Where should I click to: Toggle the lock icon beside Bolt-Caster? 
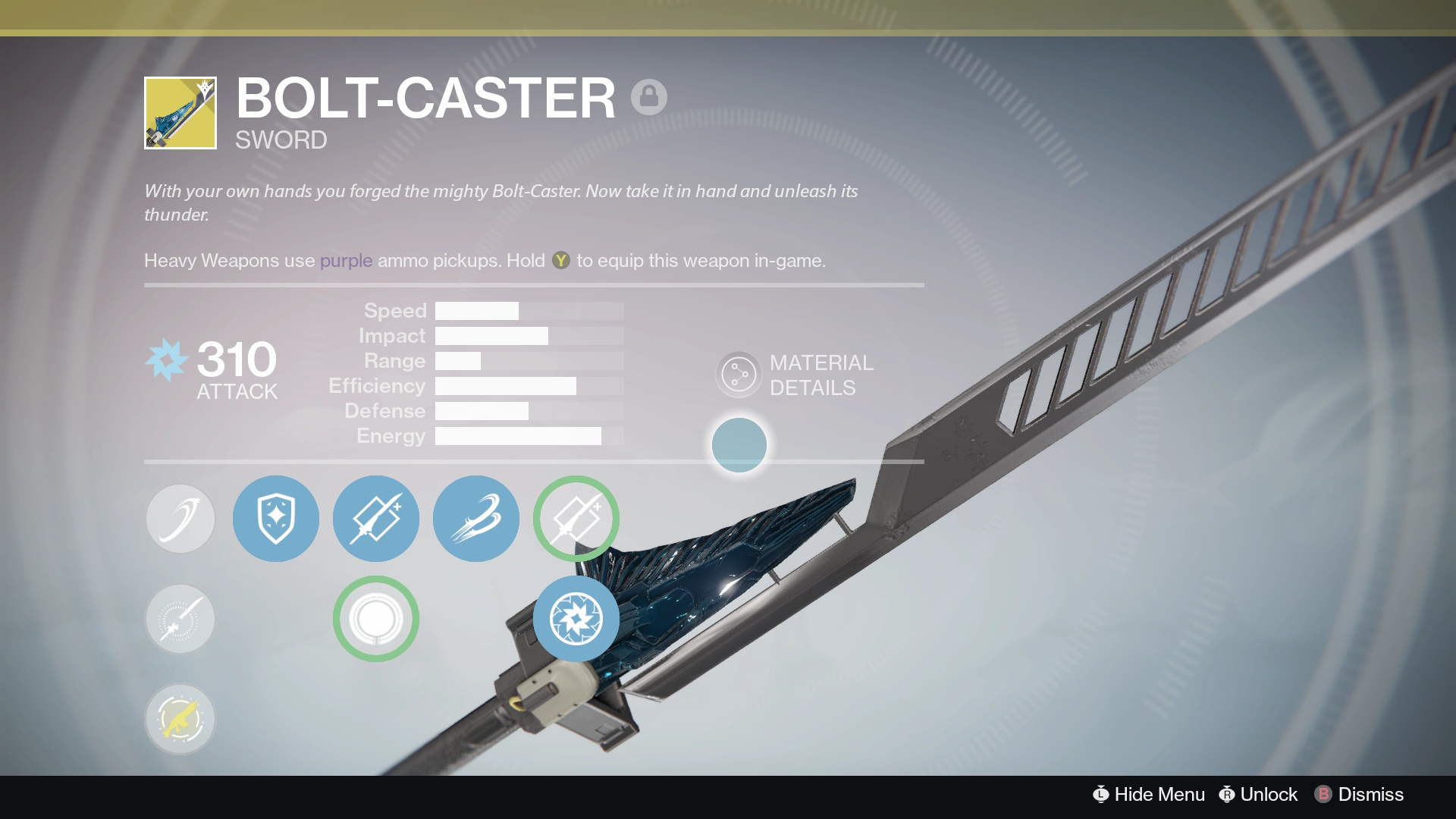pyautogui.click(x=648, y=97)
